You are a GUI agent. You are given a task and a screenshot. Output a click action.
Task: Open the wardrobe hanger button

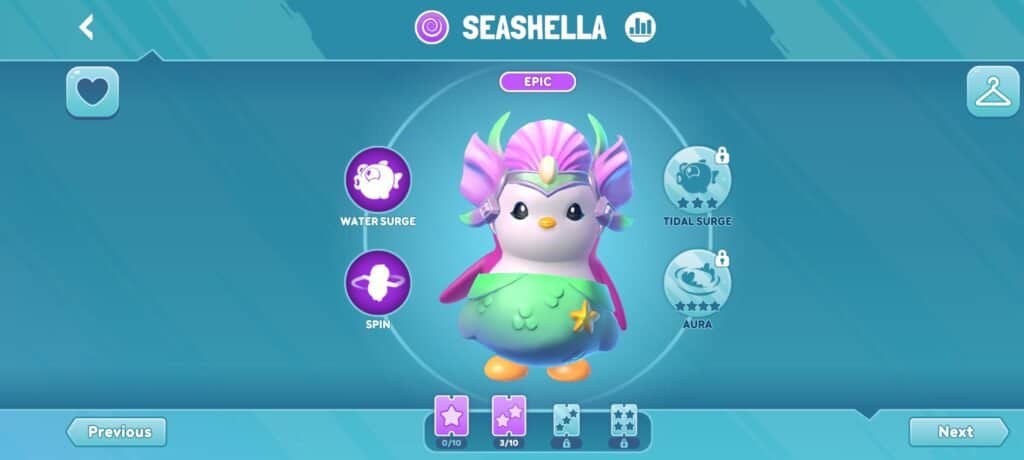tap(992, 92)
